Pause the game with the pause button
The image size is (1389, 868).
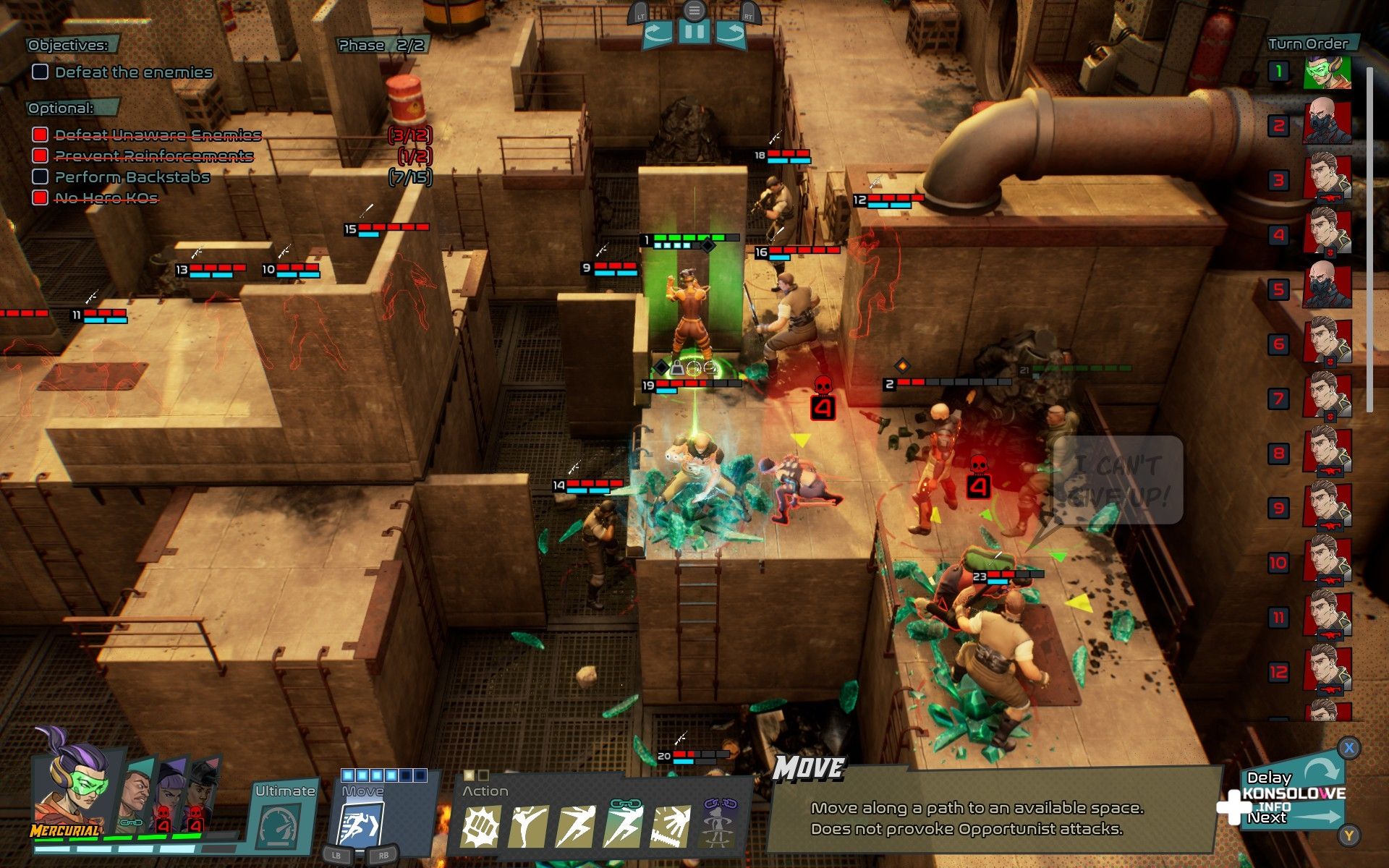click(694, 33)
